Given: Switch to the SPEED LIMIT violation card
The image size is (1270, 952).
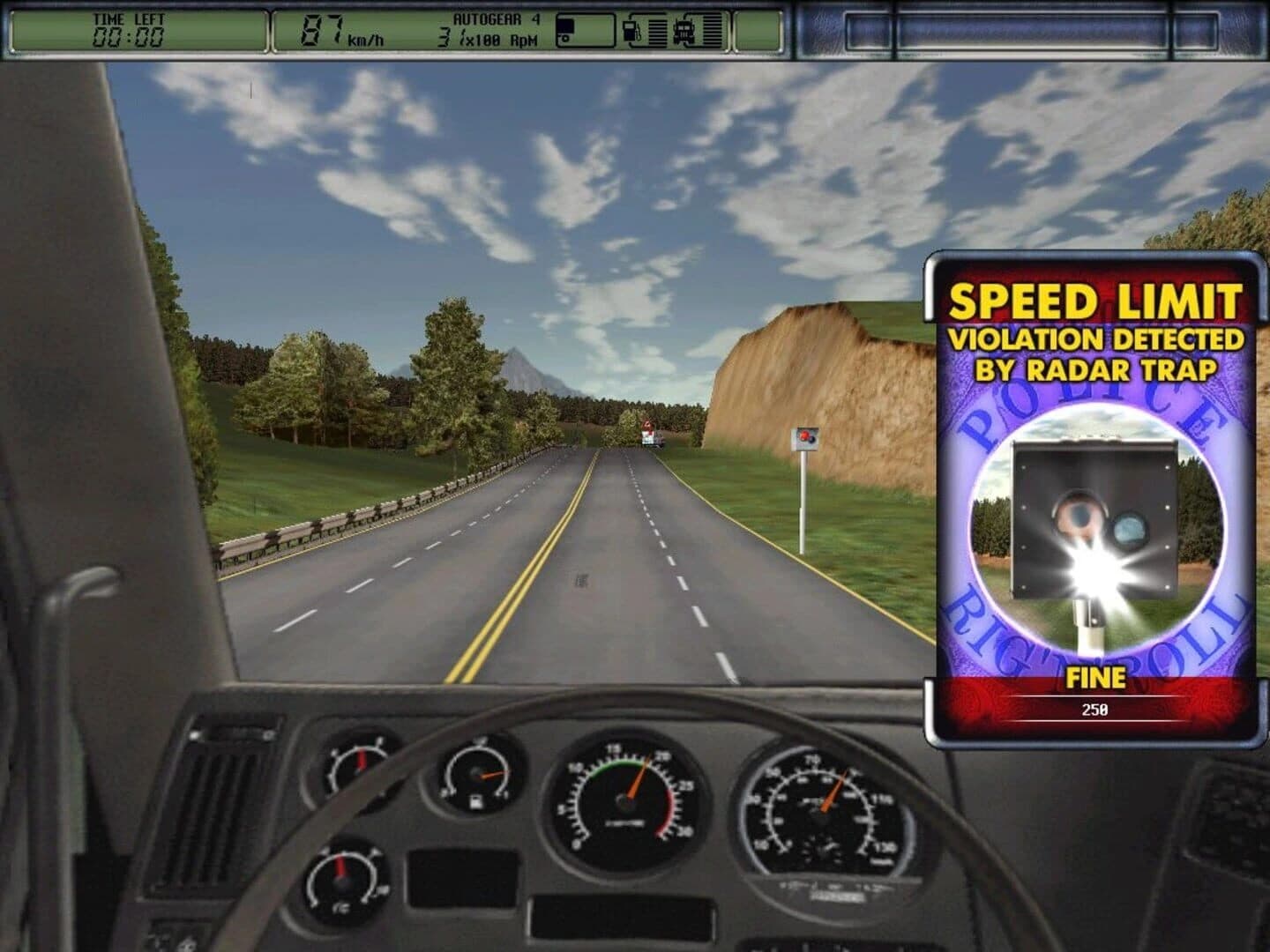Looking at the screenshot, I should (1094, 300).
